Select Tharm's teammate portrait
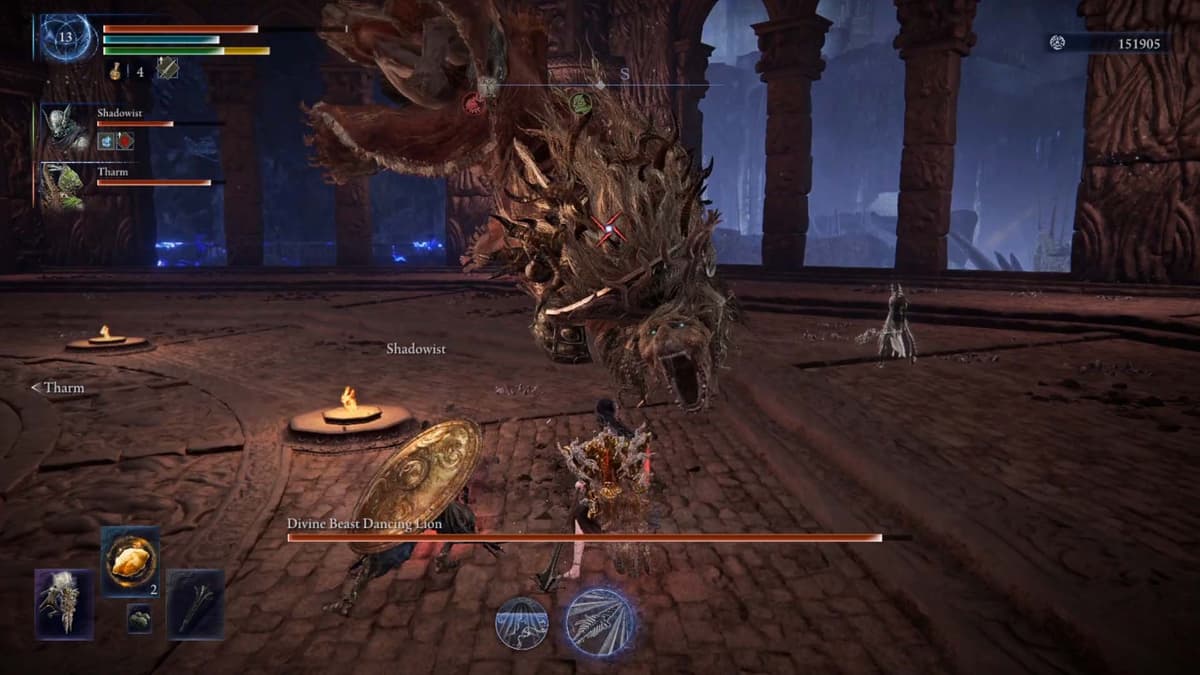The height and width of the screenshot is (675, 1200). [66, 186]
